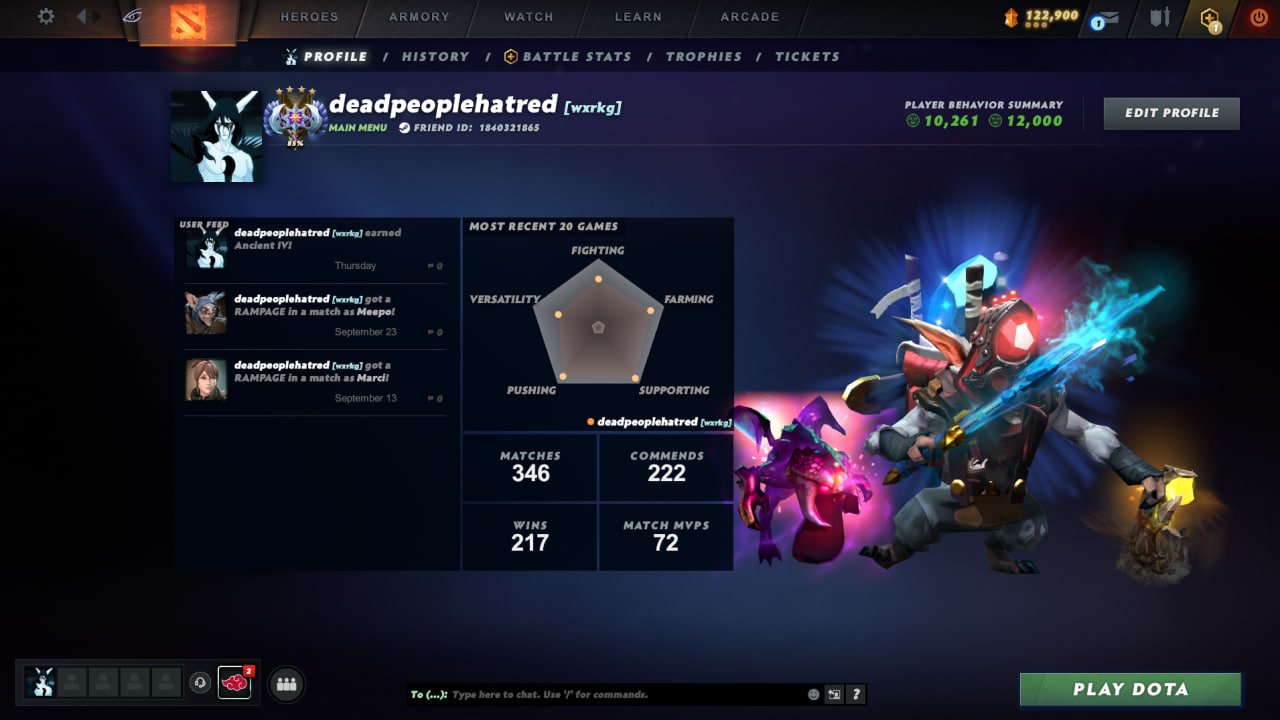Switch to the Trophies tab
This screenshot has height=720, width=1280.
tap(704, 57)
